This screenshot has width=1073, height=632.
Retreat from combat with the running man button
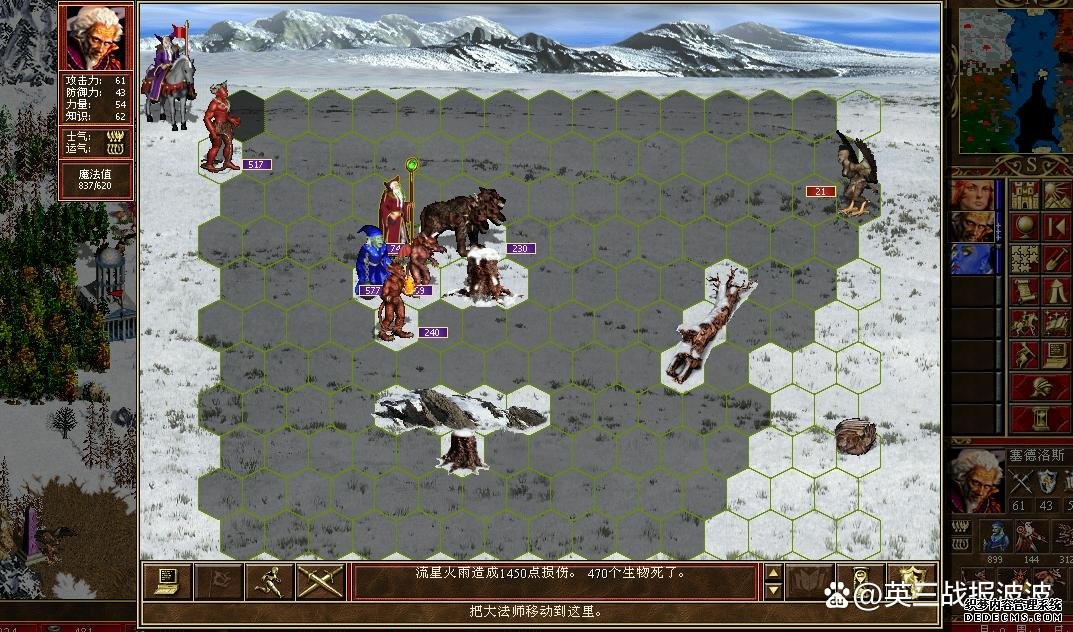tap(269, 581)
